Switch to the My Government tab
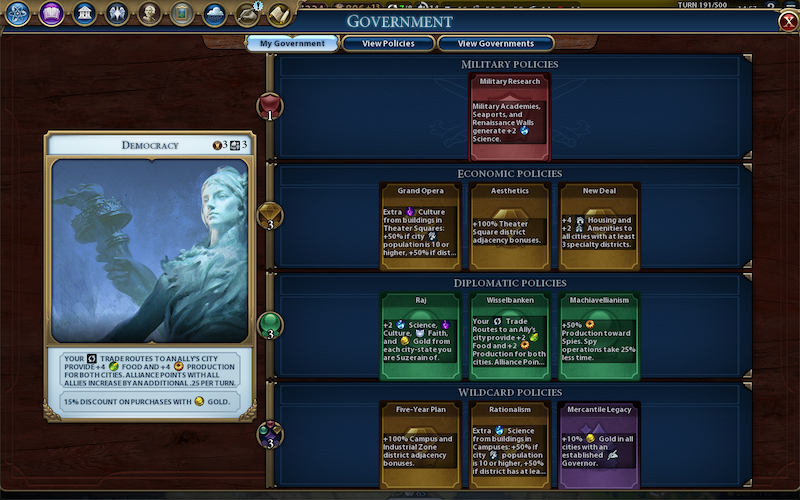 tap(292, 44)
